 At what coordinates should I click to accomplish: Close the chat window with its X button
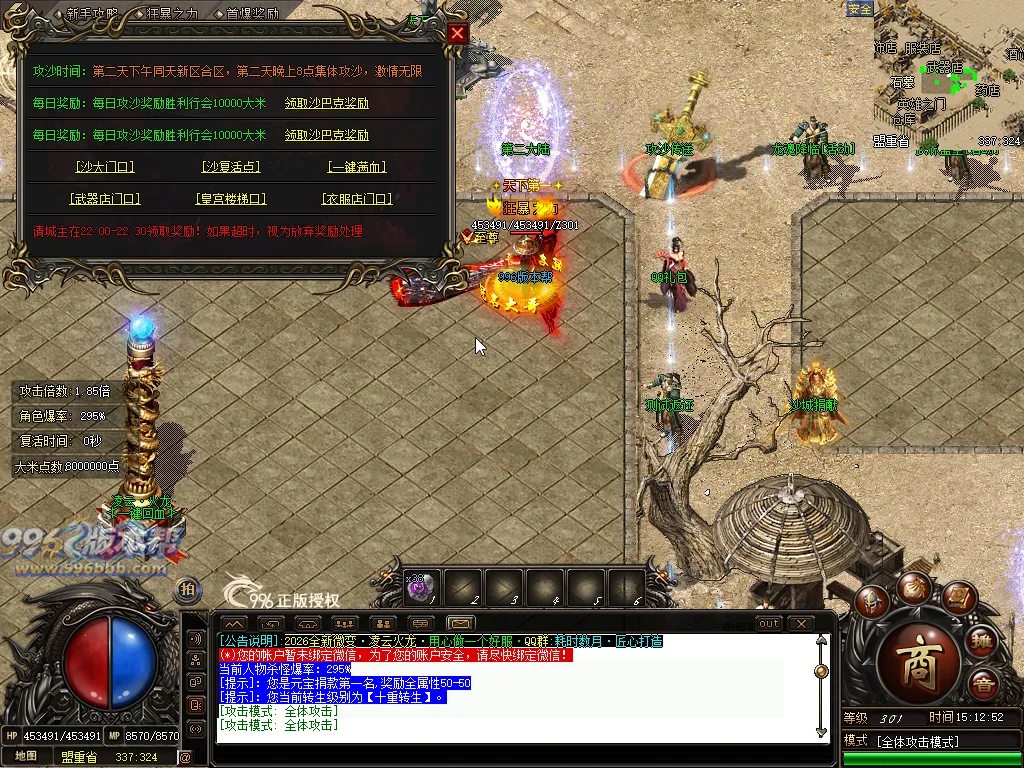click(800, 623)
